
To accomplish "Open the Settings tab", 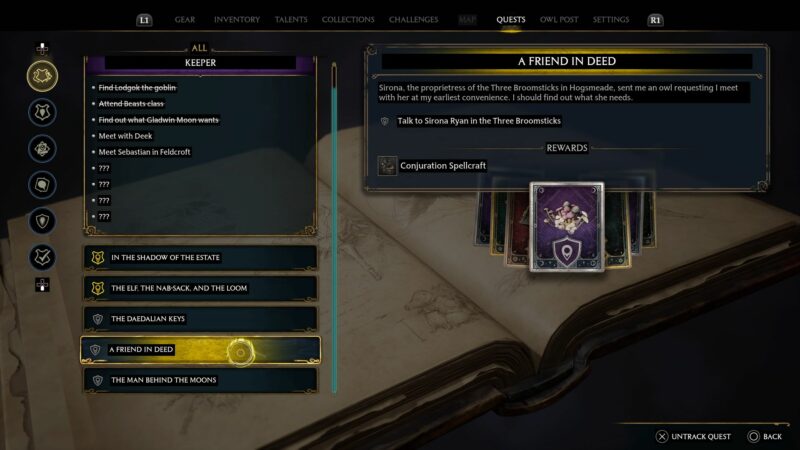I will pyautogui.click(x=611, y=19).
